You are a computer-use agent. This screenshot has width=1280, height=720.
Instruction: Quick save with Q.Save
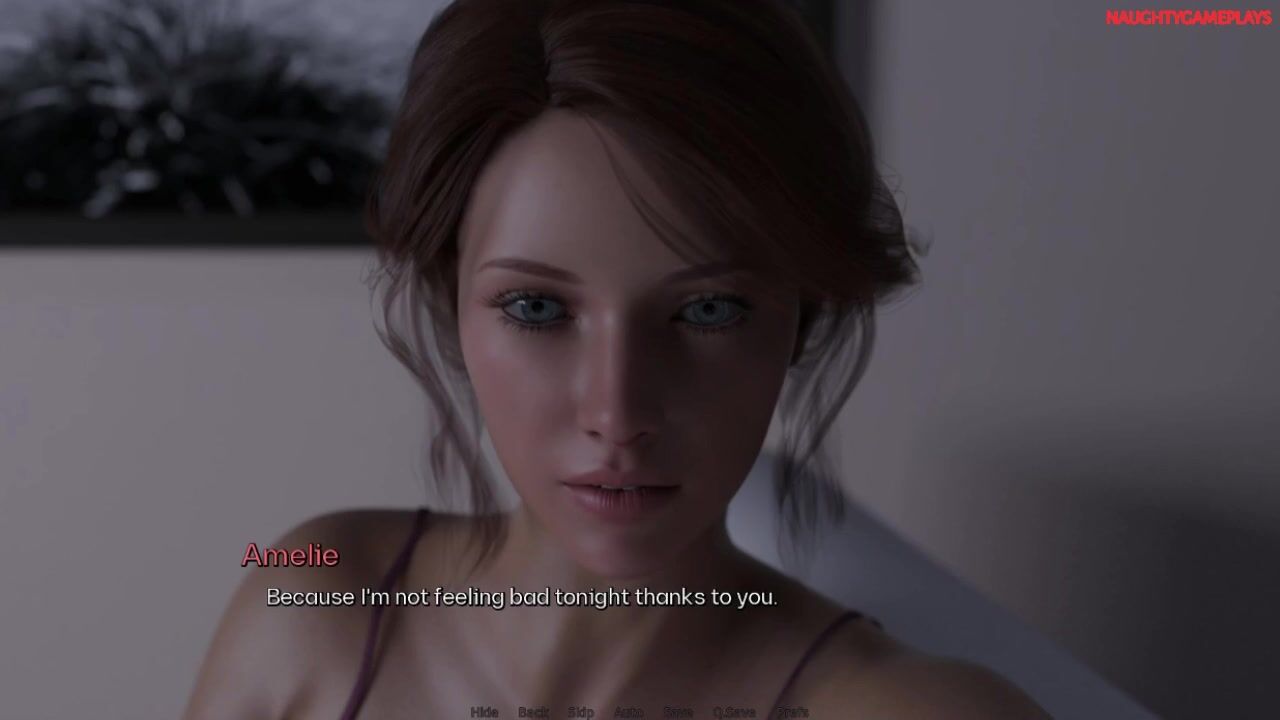click(734, 712)
